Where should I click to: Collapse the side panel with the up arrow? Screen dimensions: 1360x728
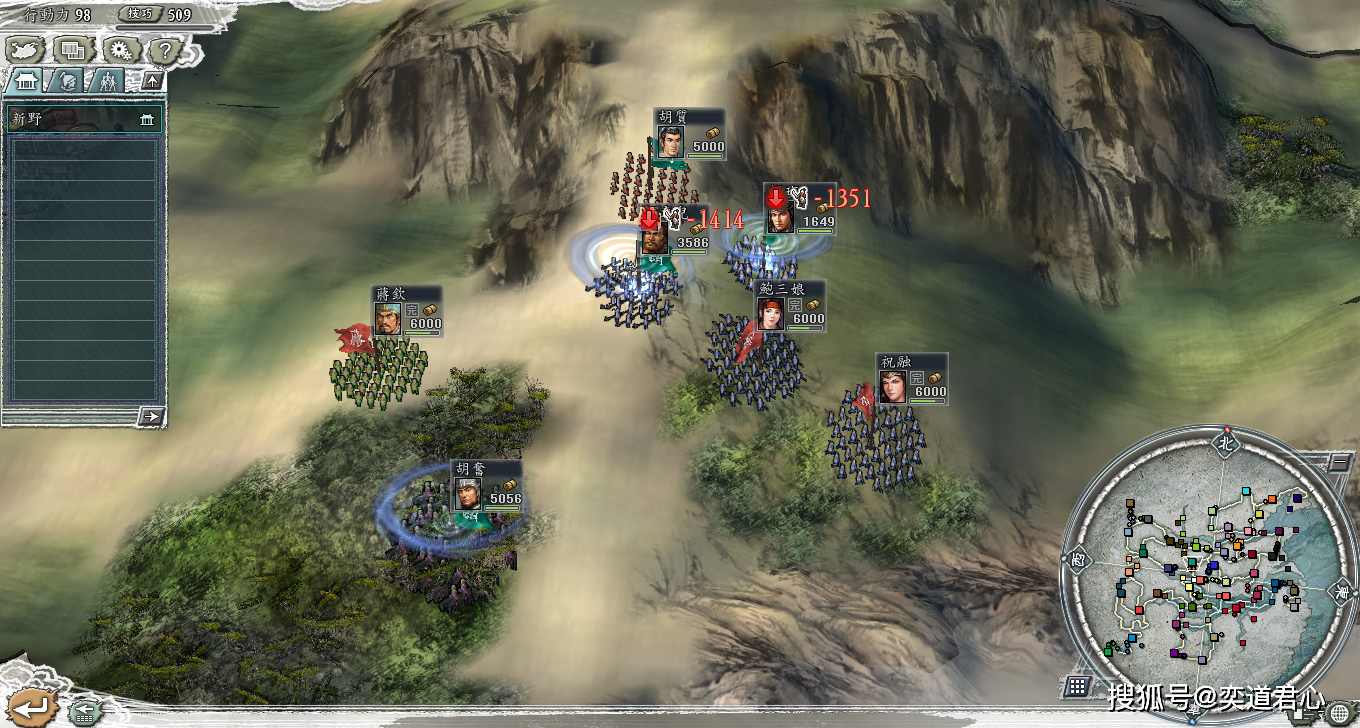[152, 81]
